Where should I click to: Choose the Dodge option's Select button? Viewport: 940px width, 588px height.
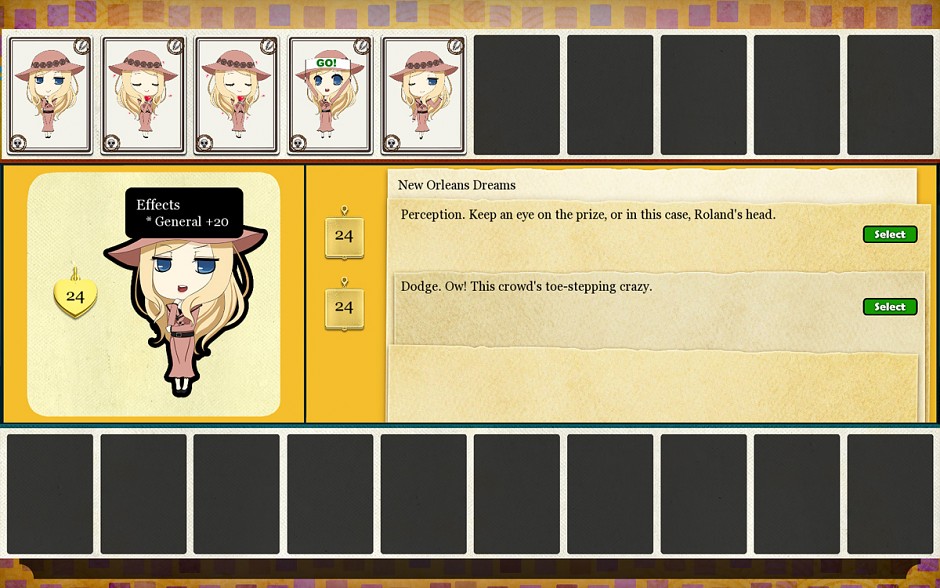889,307
